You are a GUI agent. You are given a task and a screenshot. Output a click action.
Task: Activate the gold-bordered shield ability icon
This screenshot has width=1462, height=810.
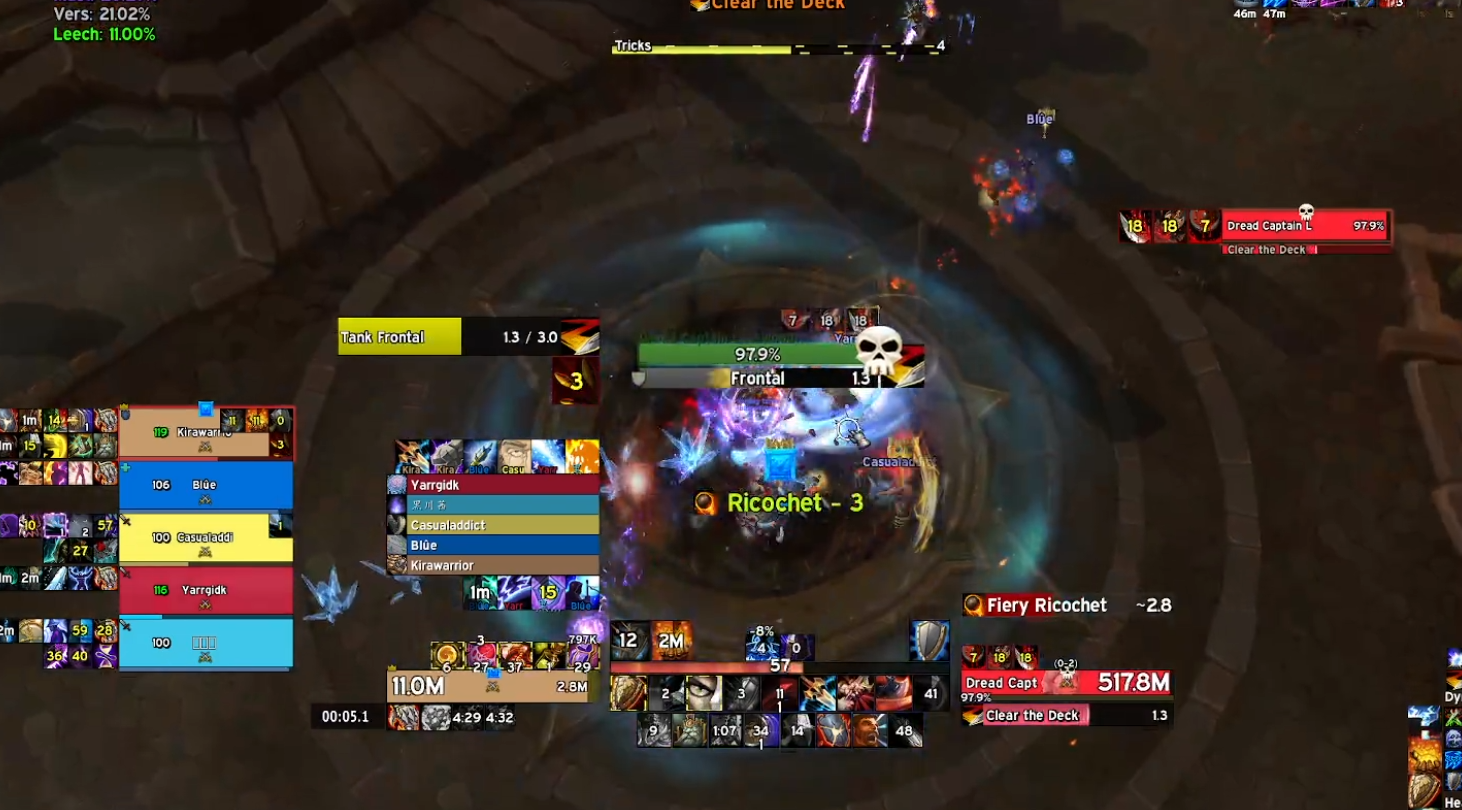pos(629,693)
